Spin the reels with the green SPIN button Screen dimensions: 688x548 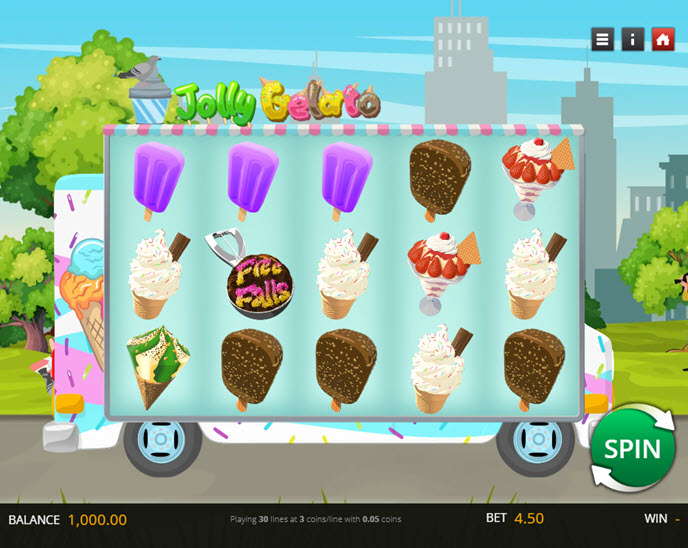(632, 448)
